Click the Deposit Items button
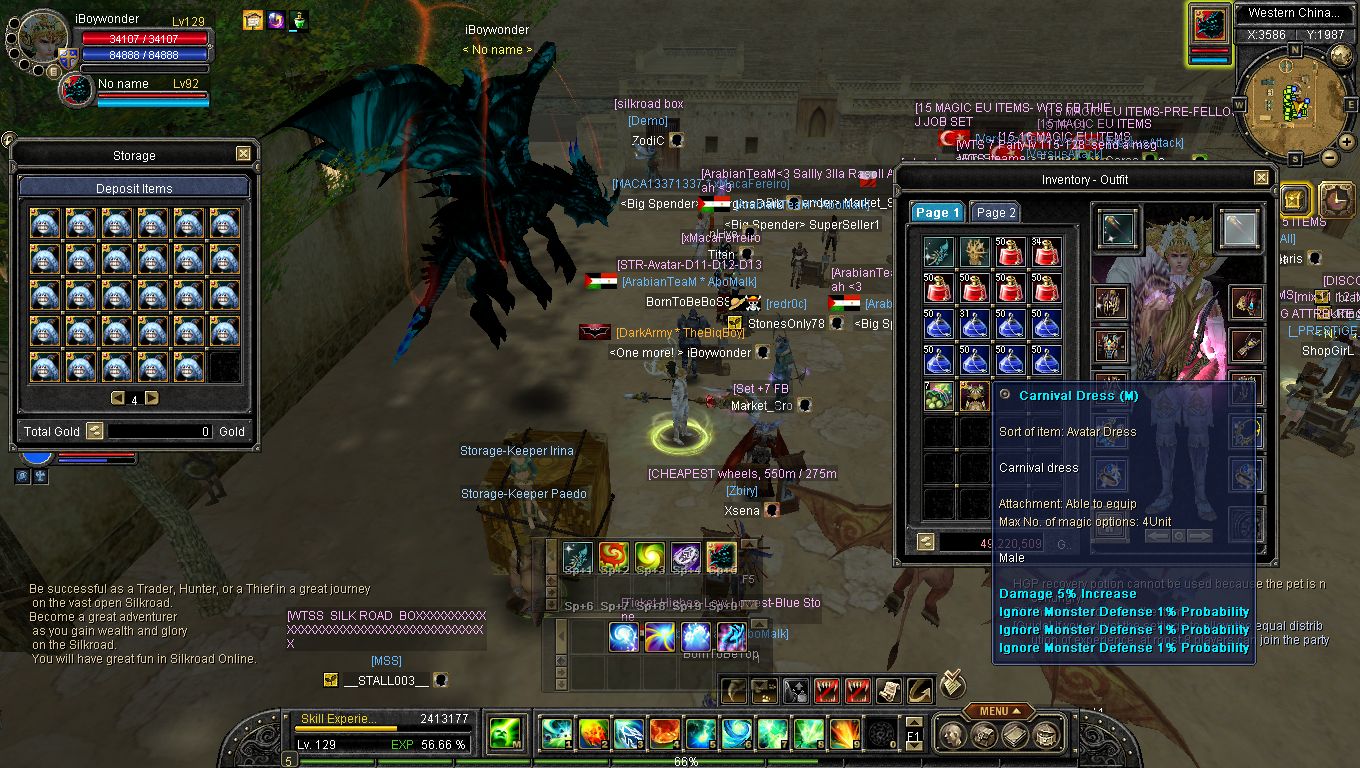The width and height of the screenshot is (1360, 768). [x=134, y=188]
